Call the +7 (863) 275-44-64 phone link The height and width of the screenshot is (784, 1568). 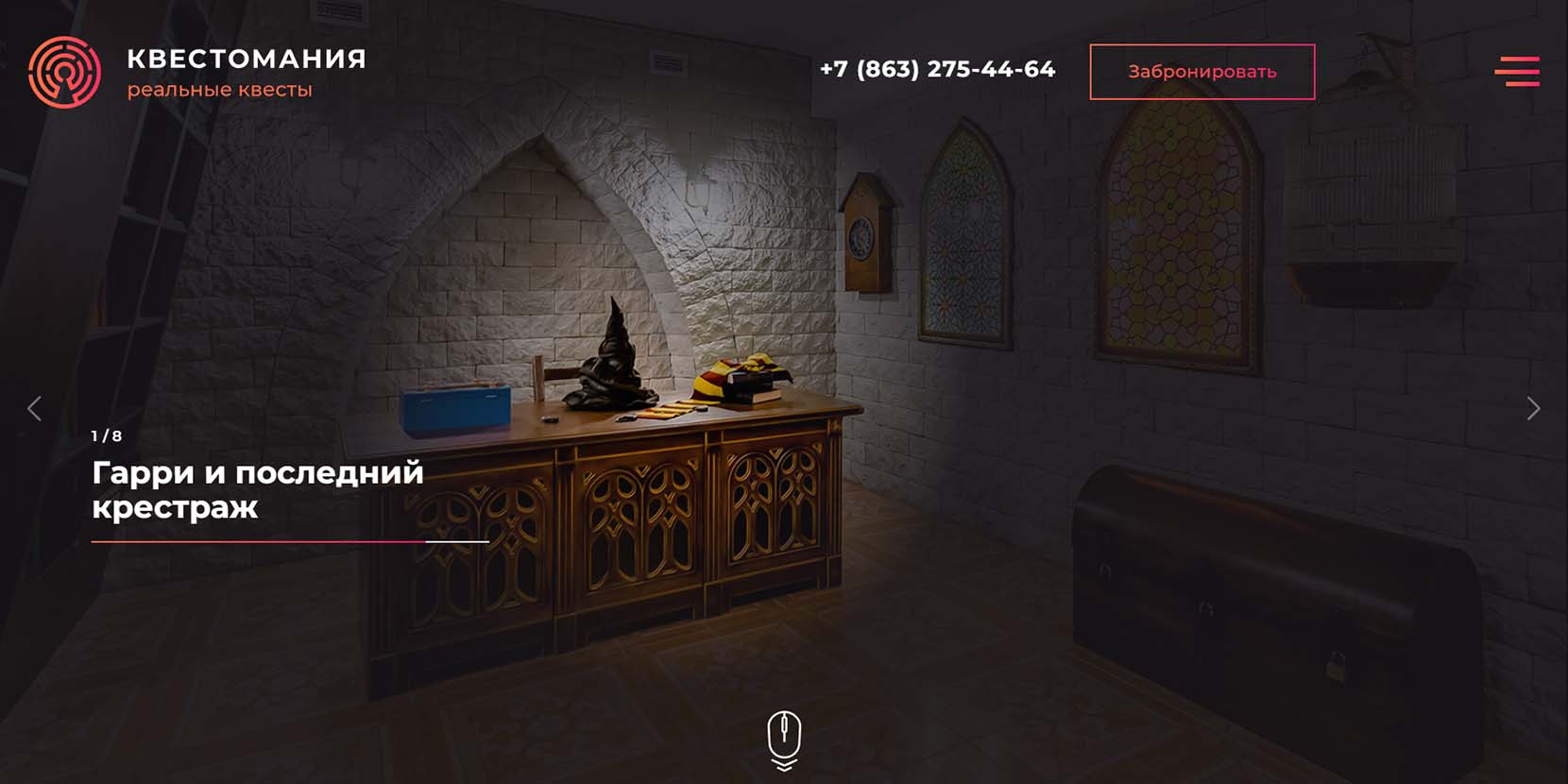click(937, 70)
